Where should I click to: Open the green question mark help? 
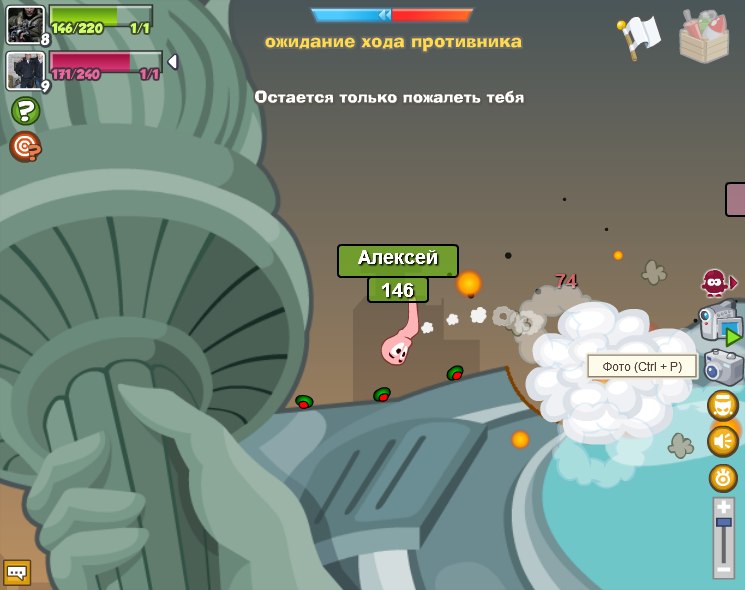click(25, 110)
